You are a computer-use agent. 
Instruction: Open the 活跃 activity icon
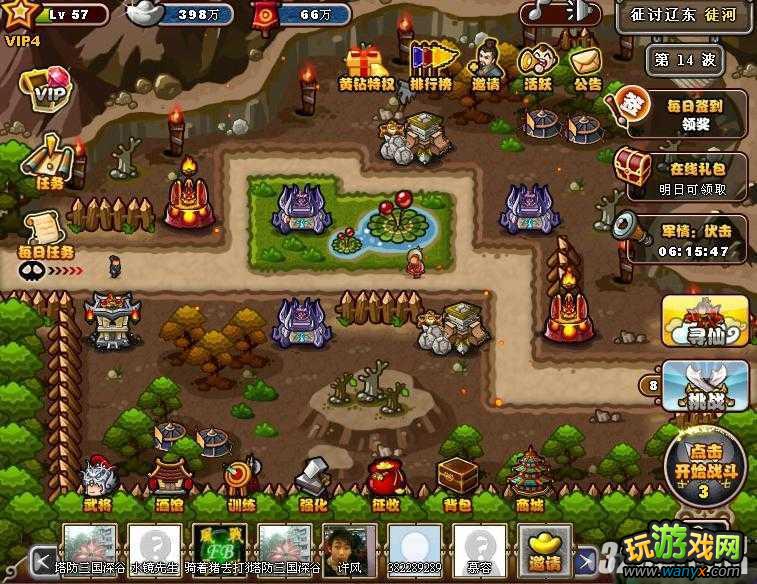539,66
